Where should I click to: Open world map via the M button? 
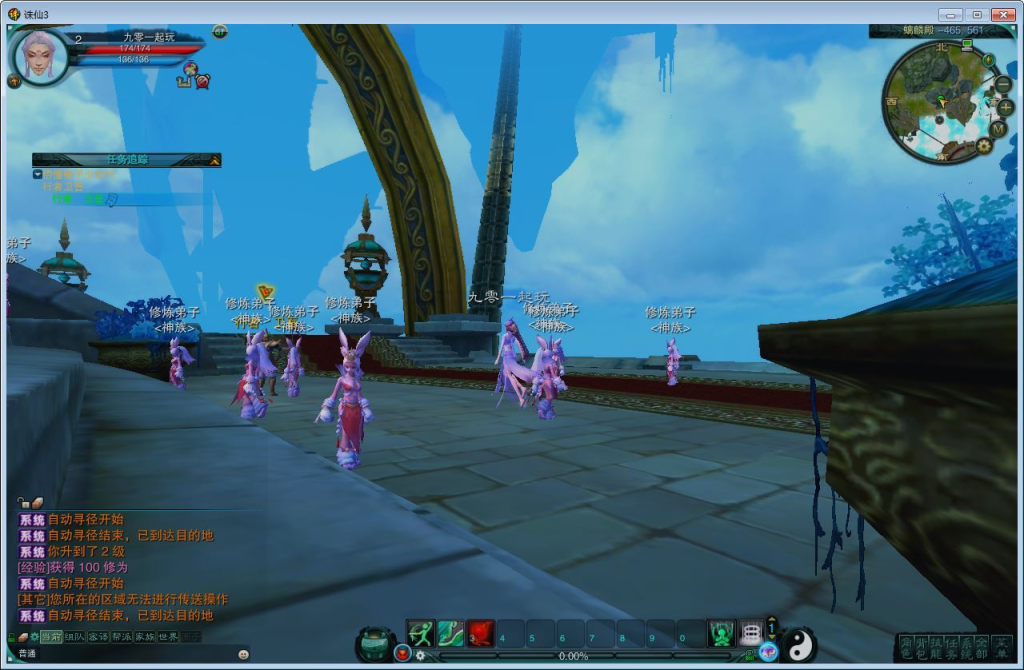pyautogui.click(x=997, y=129)
